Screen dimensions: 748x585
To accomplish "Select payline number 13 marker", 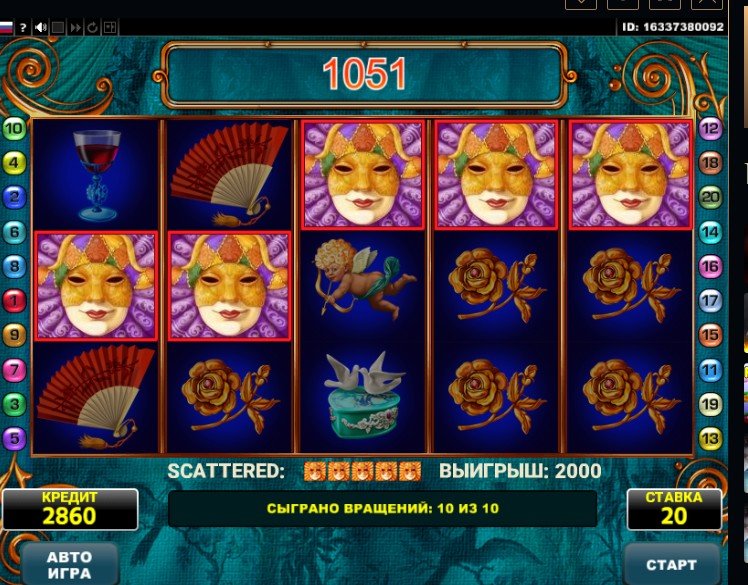I will coord(710,438).
